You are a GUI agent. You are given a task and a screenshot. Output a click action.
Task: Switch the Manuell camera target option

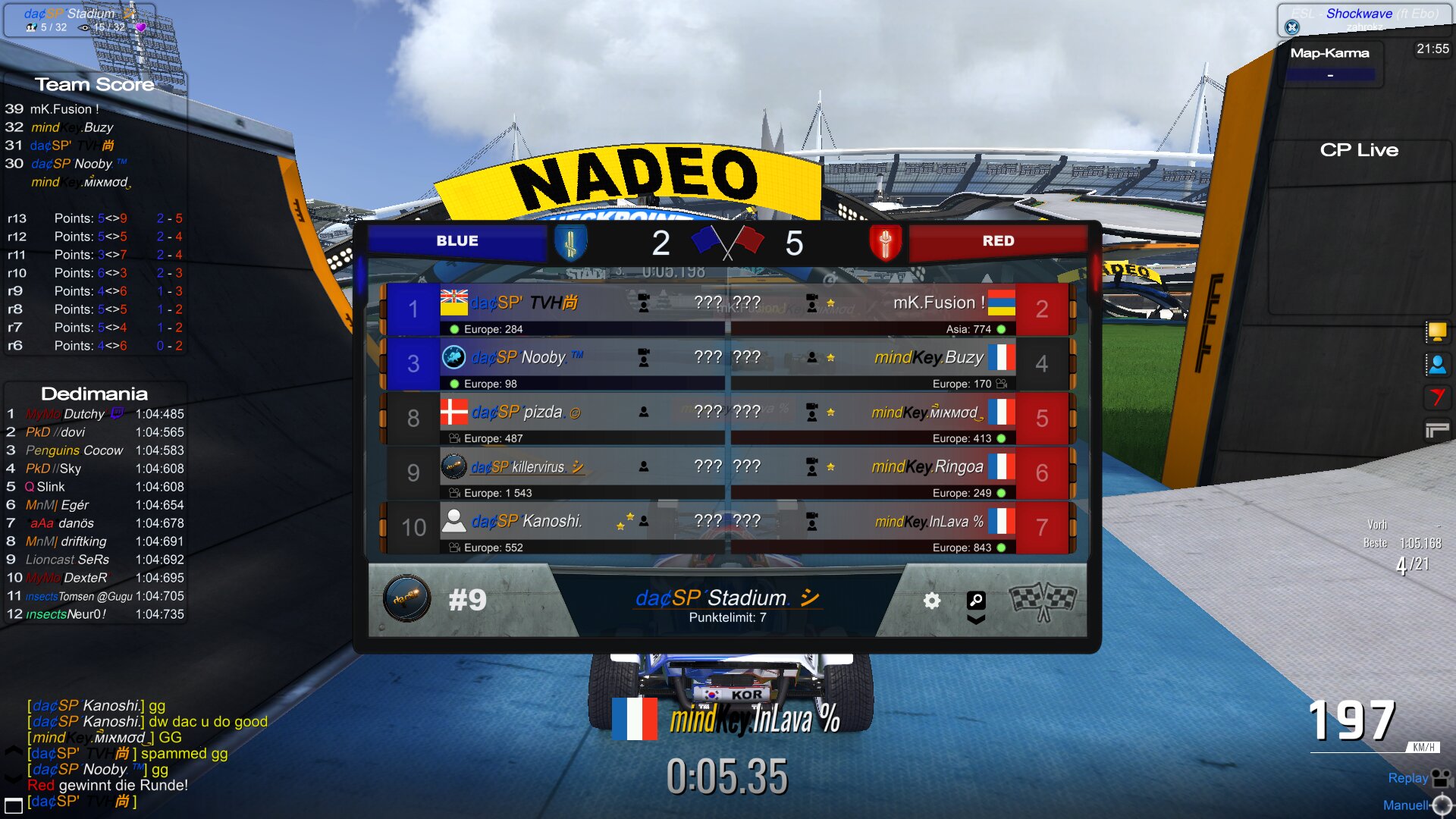(x=1442, y=805)
